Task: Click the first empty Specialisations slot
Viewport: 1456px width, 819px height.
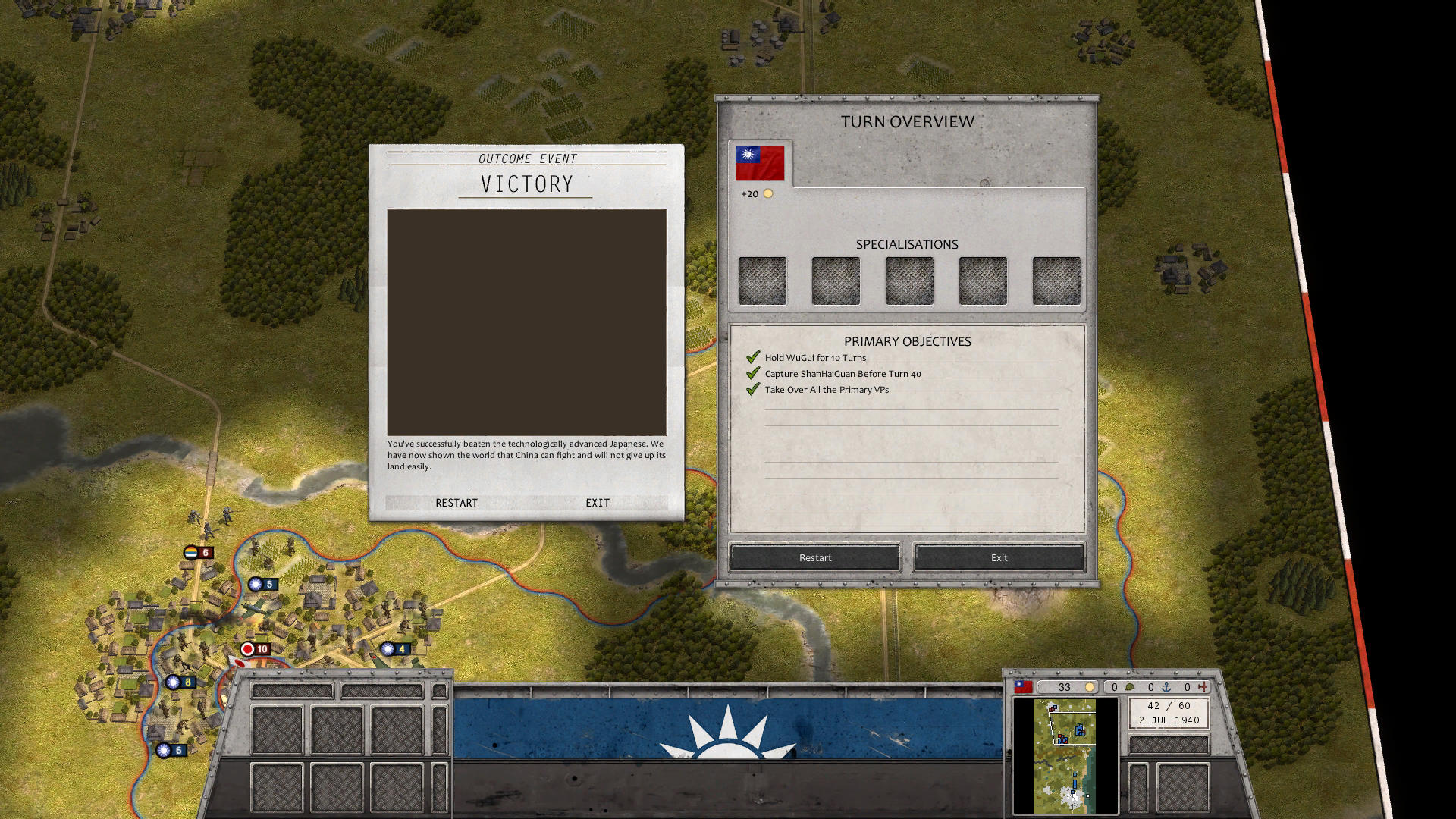Action: pyautogui.click(x=762, y=280)
